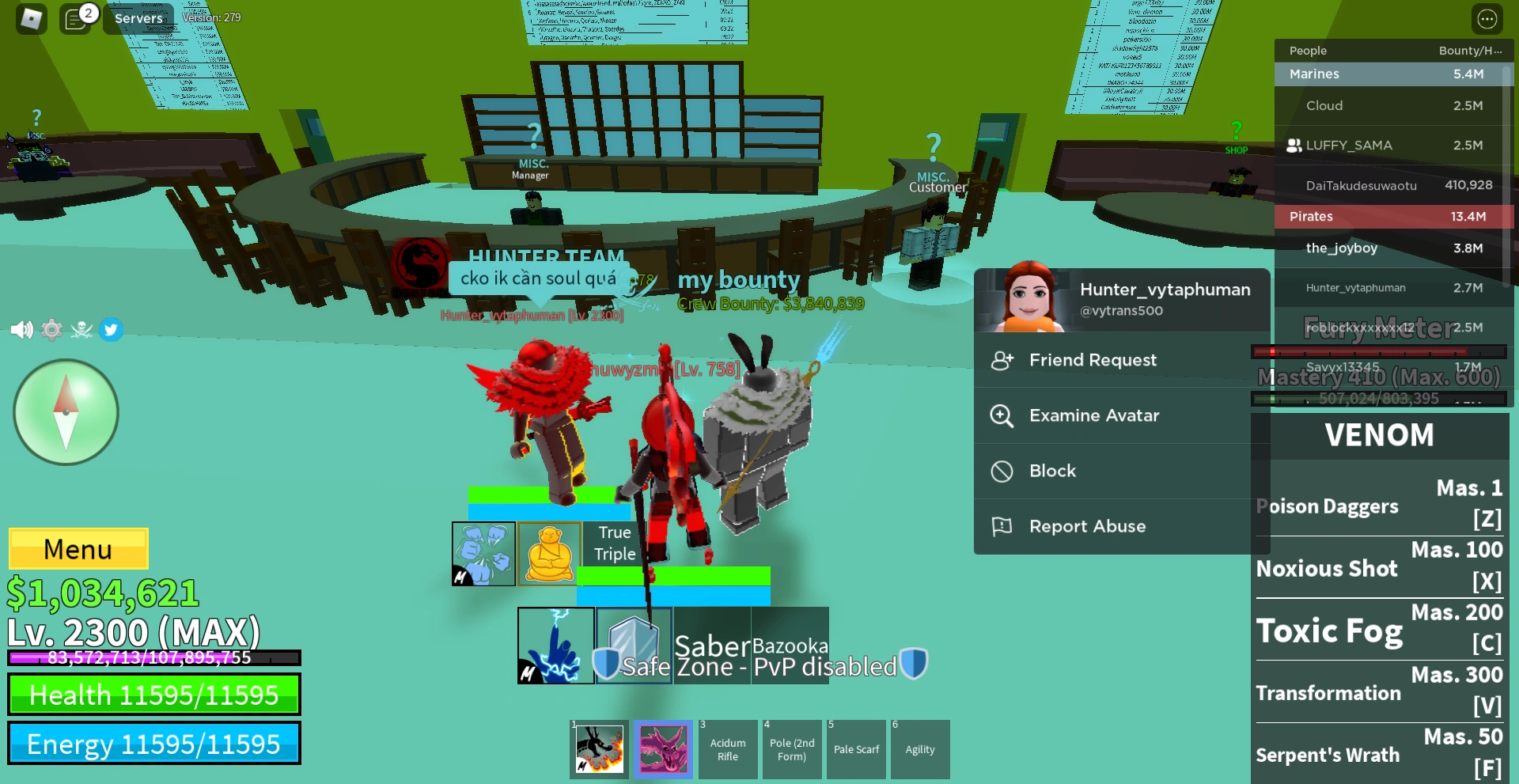
Task: Click the PvP disabled shield icon
Action: click(914, 665)
